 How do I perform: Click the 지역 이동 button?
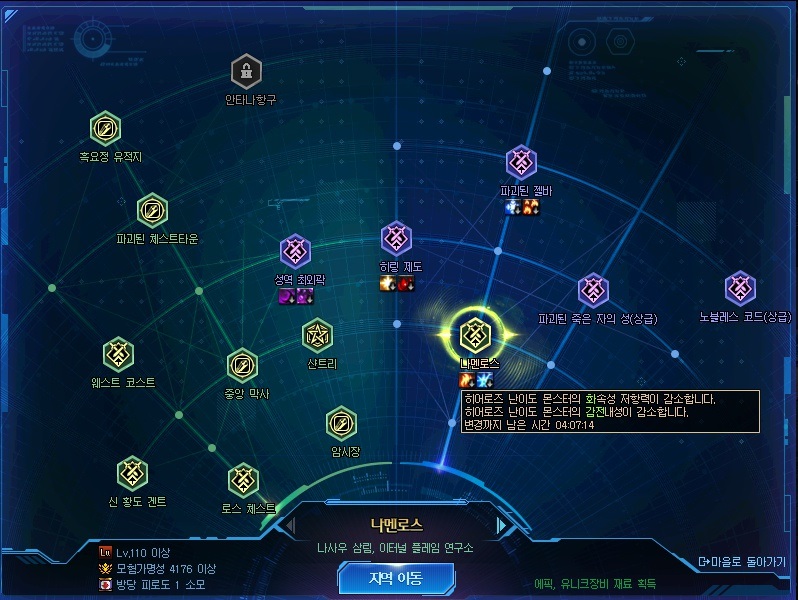pyautogui.click(x=396, y=578)
